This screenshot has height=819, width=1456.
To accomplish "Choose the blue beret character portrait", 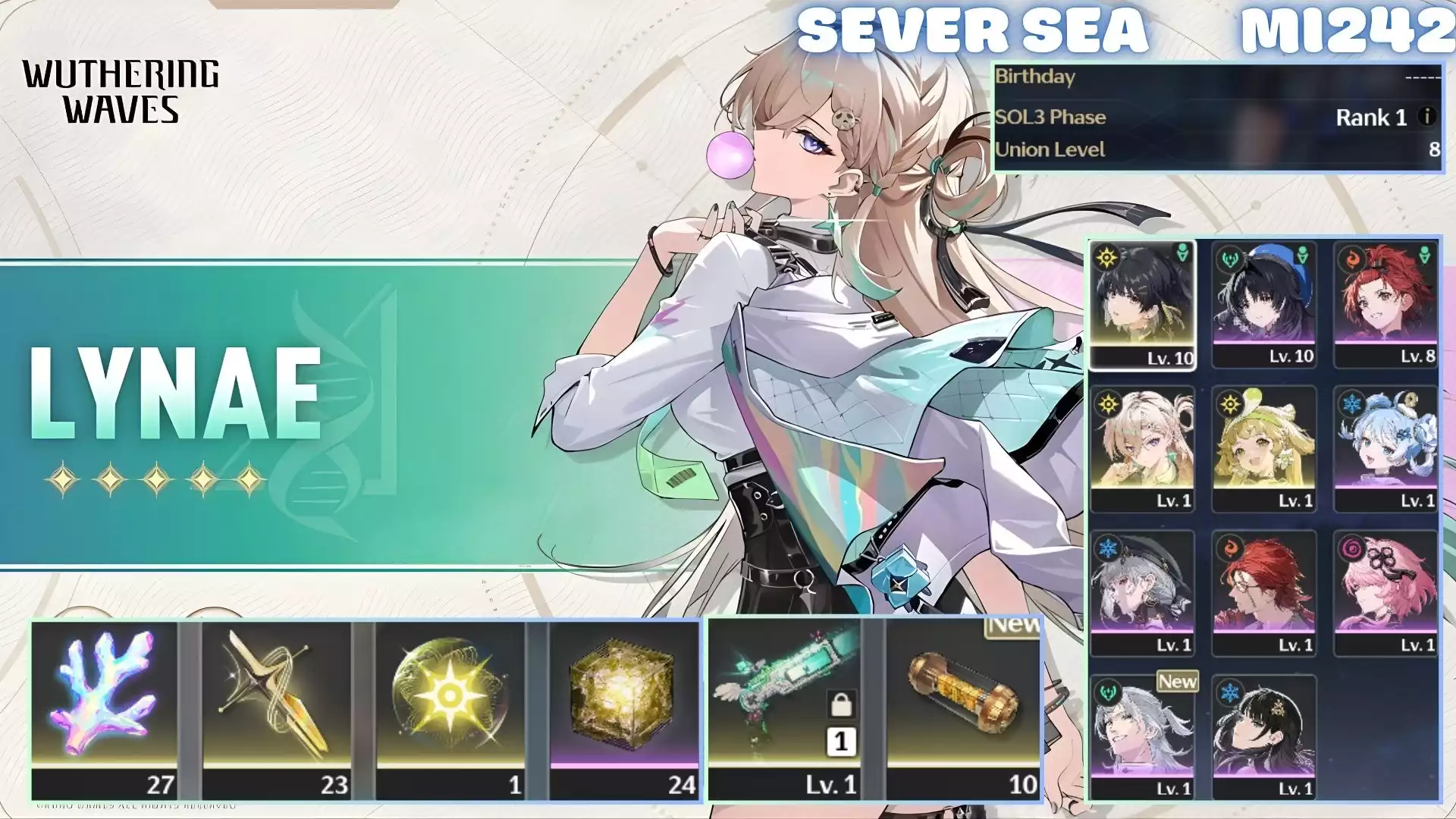I will click(x=1264, y=305).
